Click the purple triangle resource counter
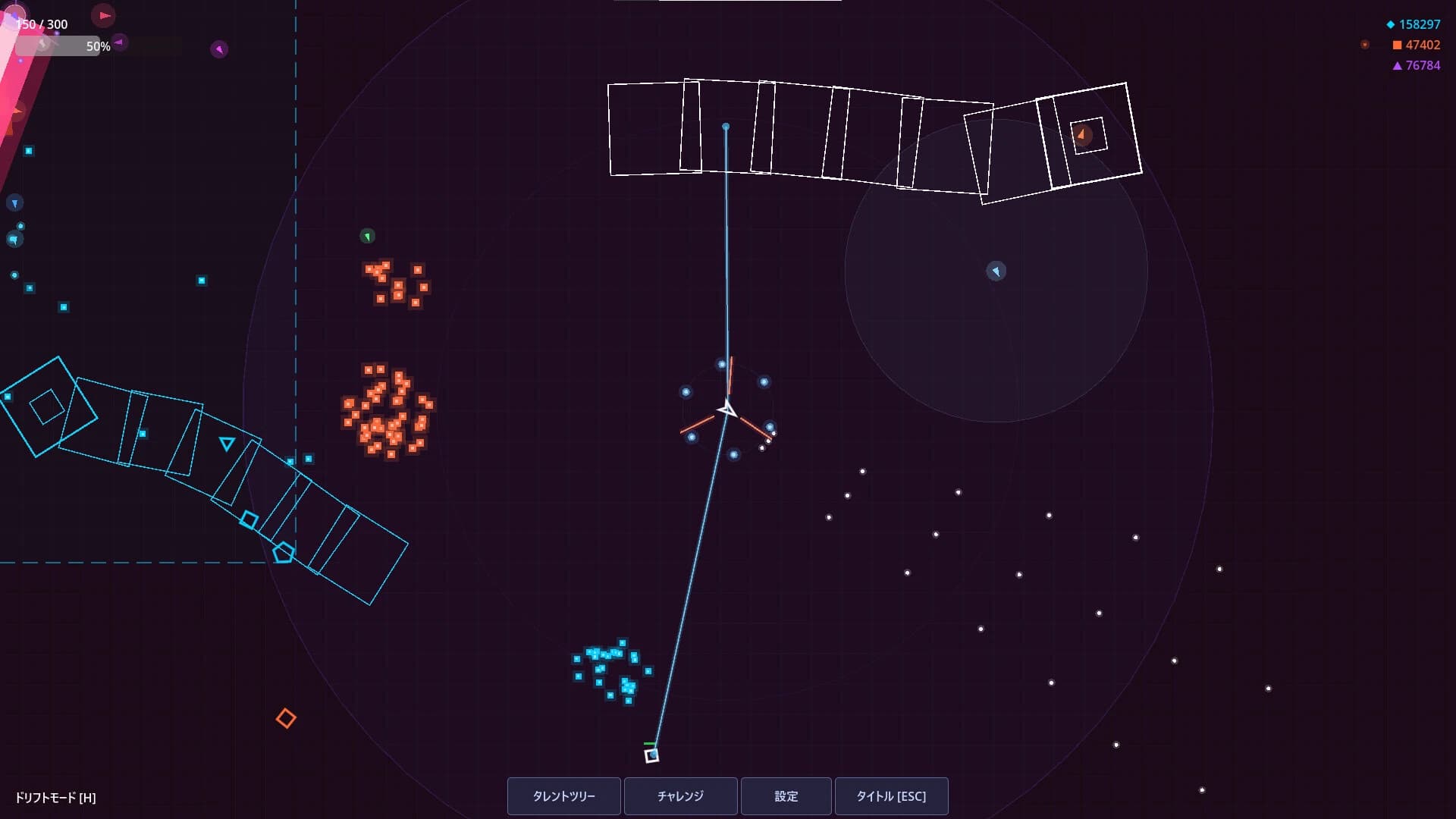The height and width of the screenshot is (819, 1456). (1415, 67)
